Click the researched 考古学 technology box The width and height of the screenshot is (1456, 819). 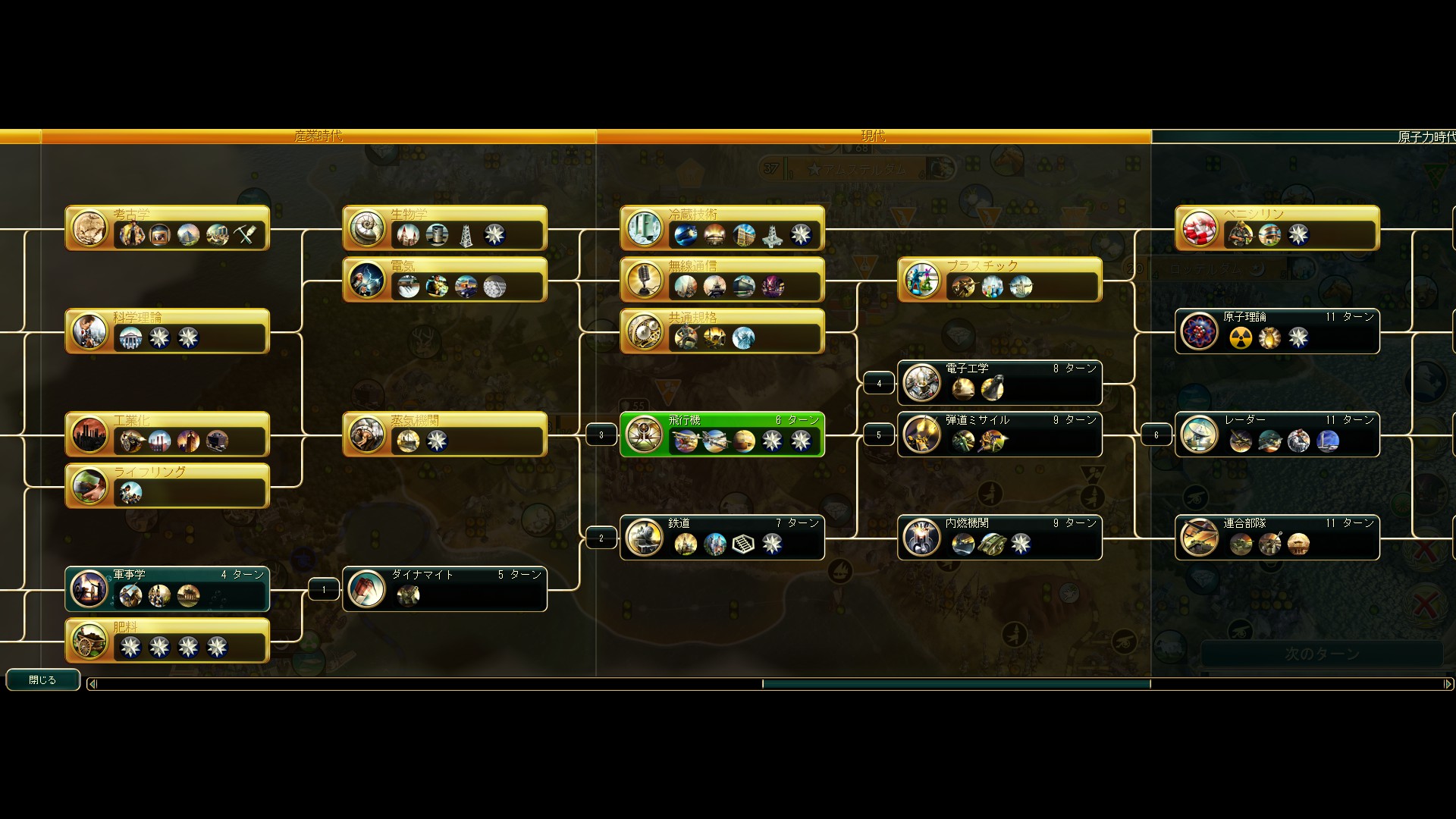click(167, 228)
